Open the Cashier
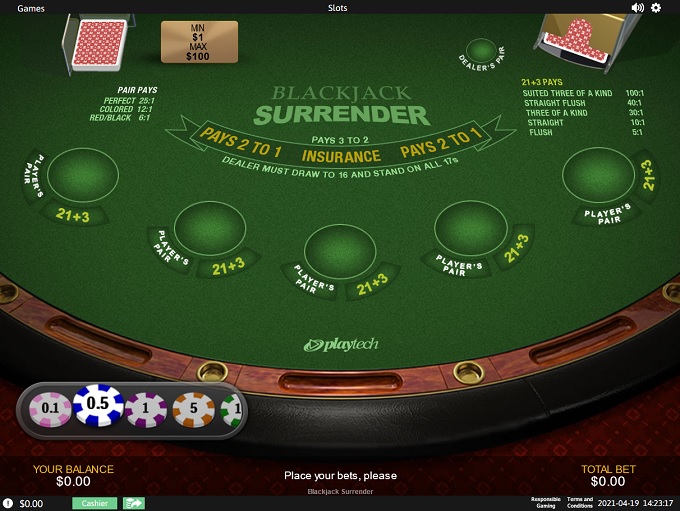 coord(95,503)
